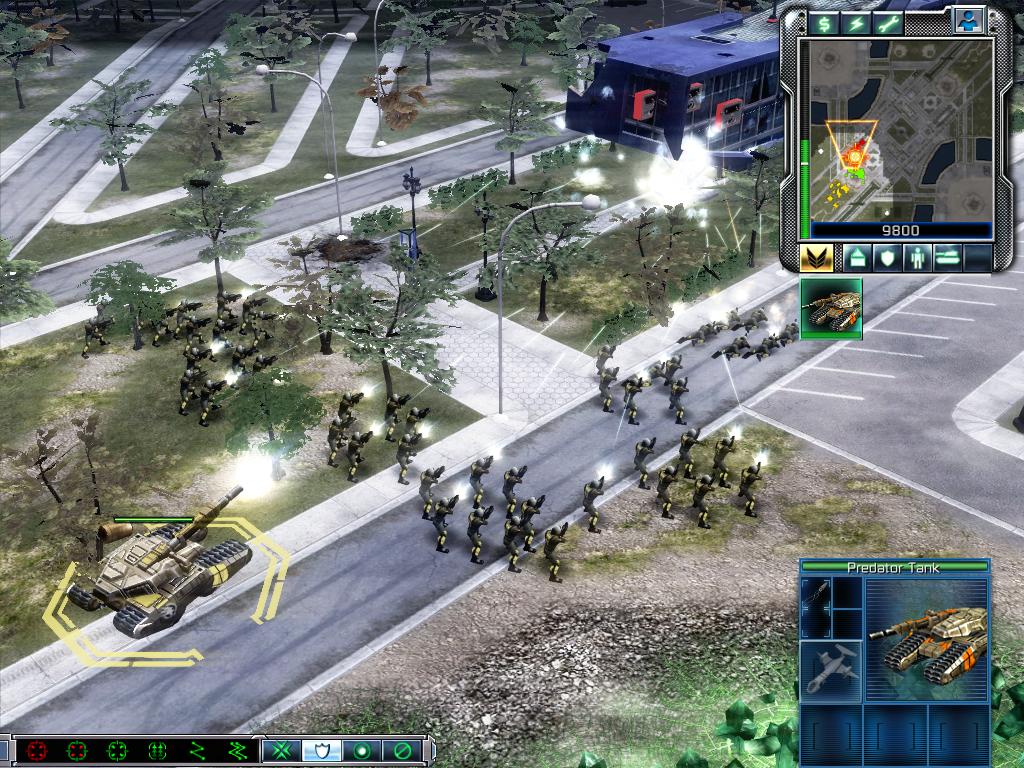This screenshot has height=768, width=1024.
Task: Select the gold chevron rank tab
Action: point(817,258)
